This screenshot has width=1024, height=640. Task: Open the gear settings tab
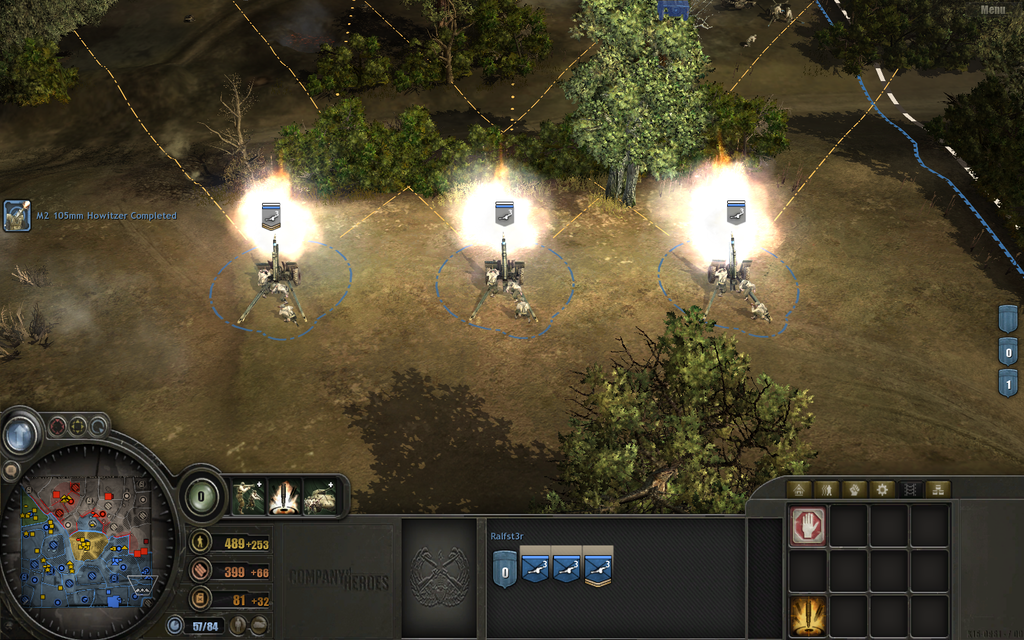pyautogui.click(x=882, y=490)
